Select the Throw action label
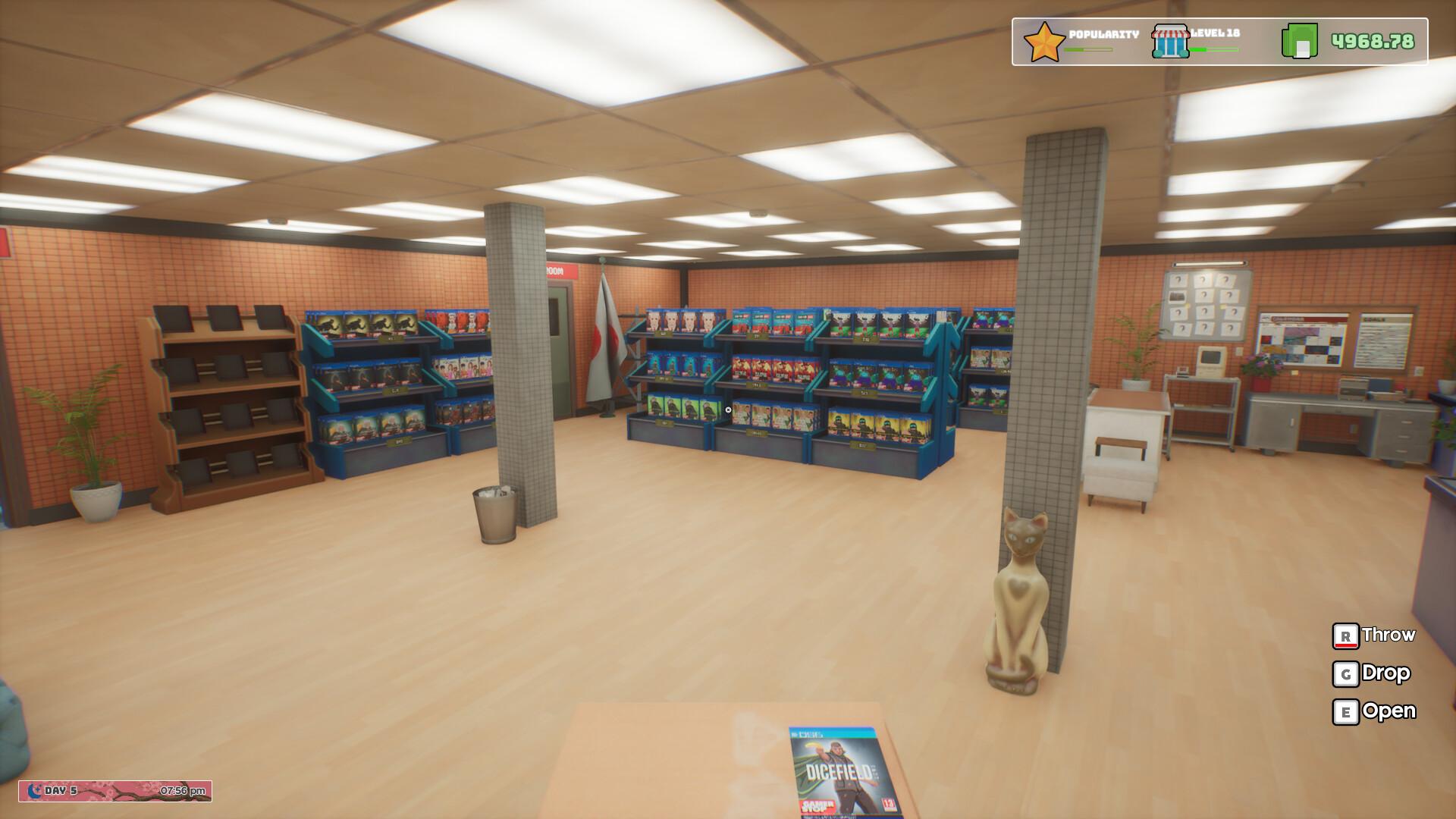Image resolution: width=1456 pixels, height=819 pixels. point(1389,635)
